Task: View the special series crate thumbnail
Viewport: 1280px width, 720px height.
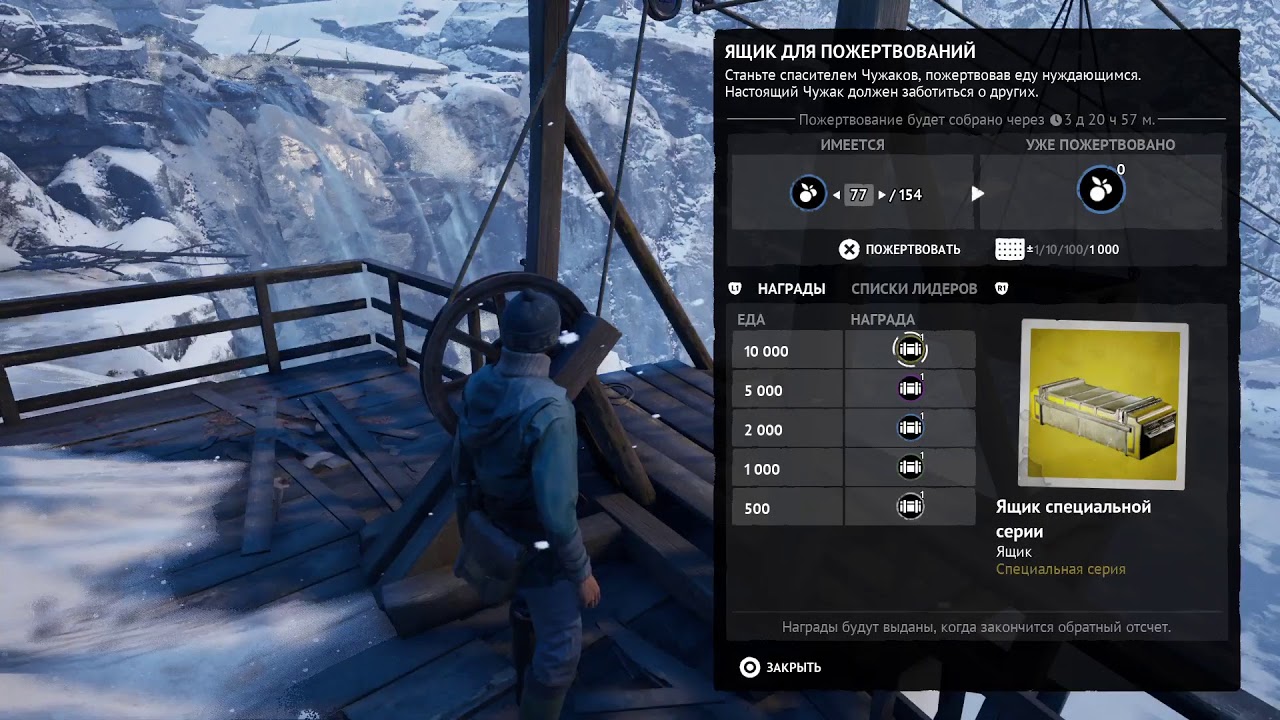Action: 1103,404
